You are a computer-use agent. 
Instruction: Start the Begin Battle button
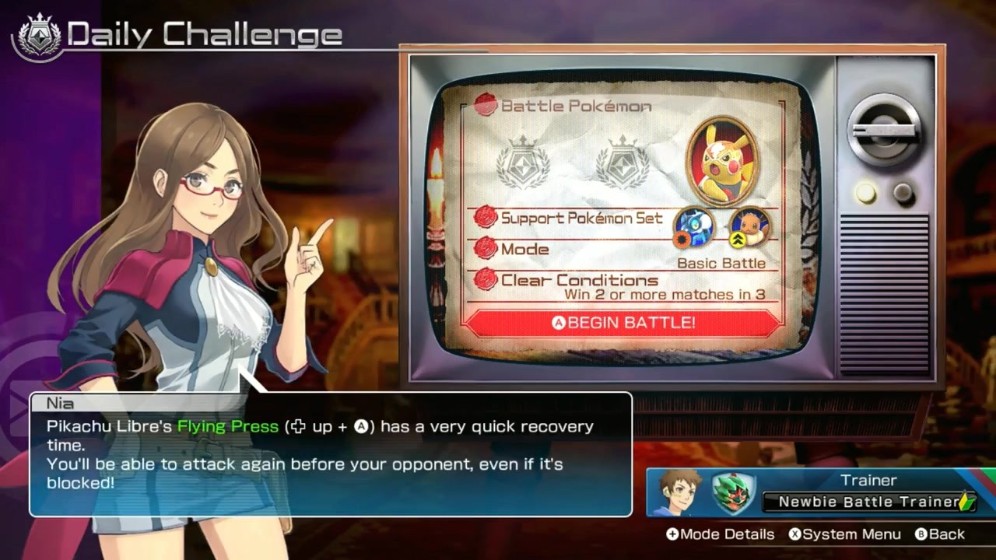623,323
